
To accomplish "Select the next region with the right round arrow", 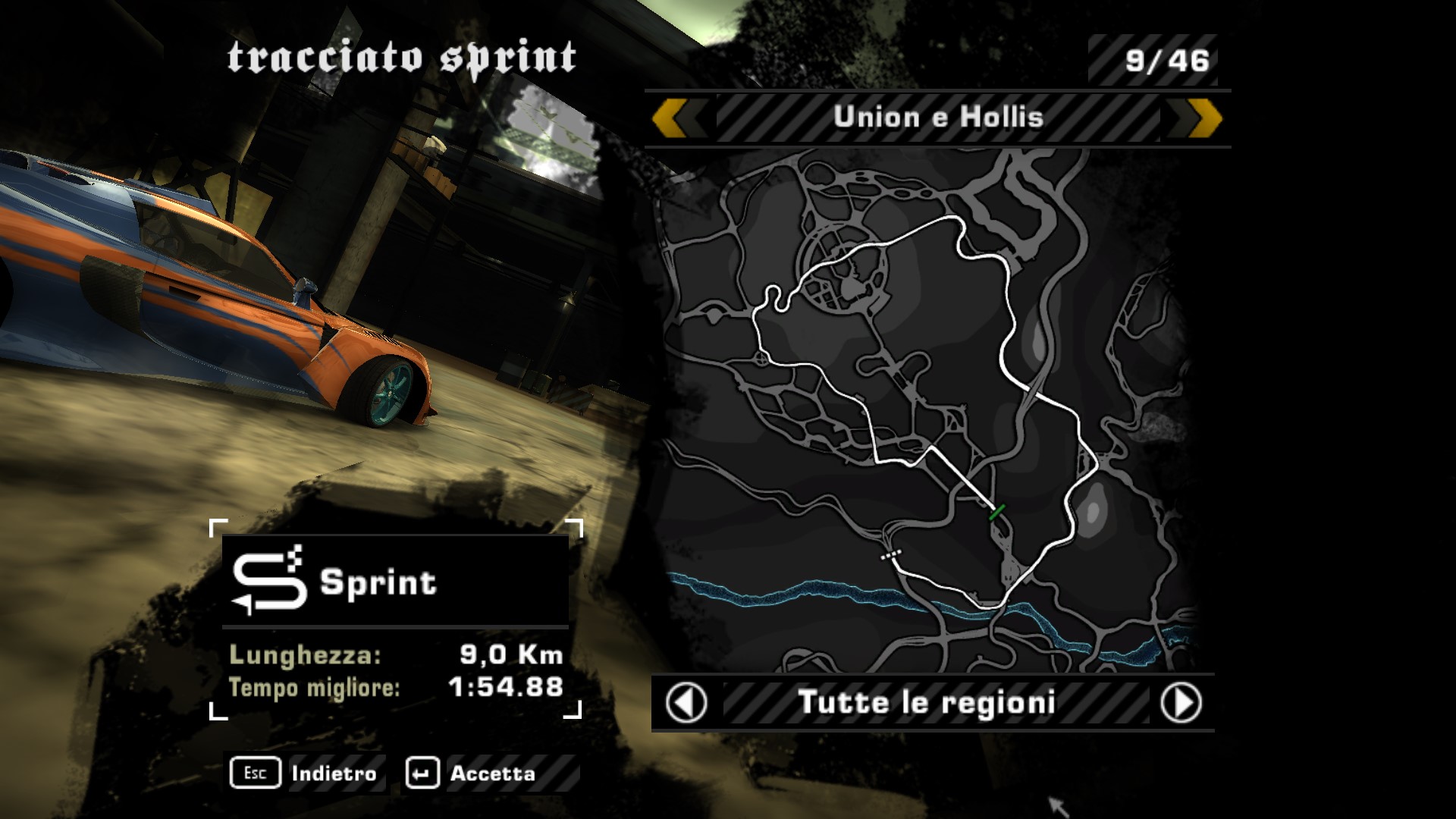I will [1181, 703].
